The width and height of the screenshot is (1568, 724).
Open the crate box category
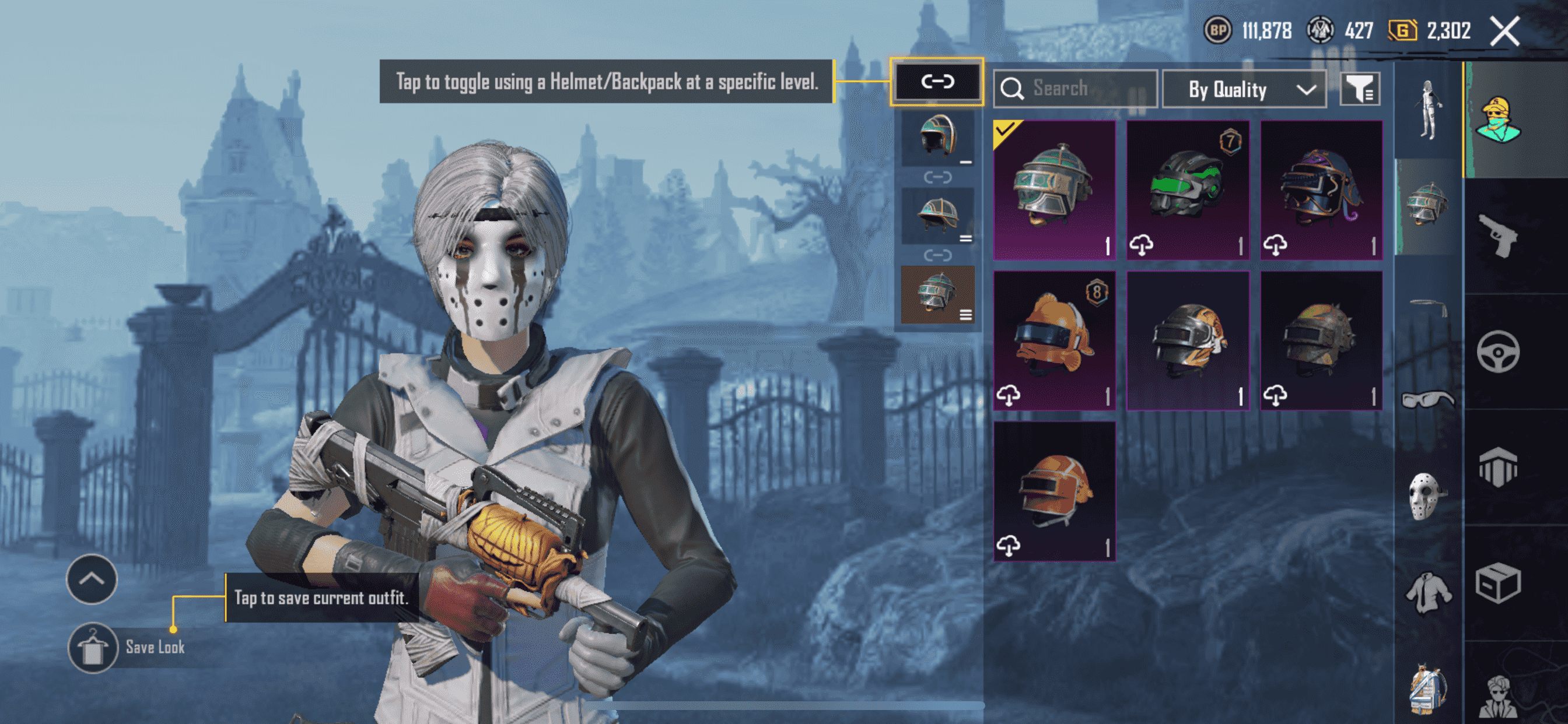coord(1497,583)
